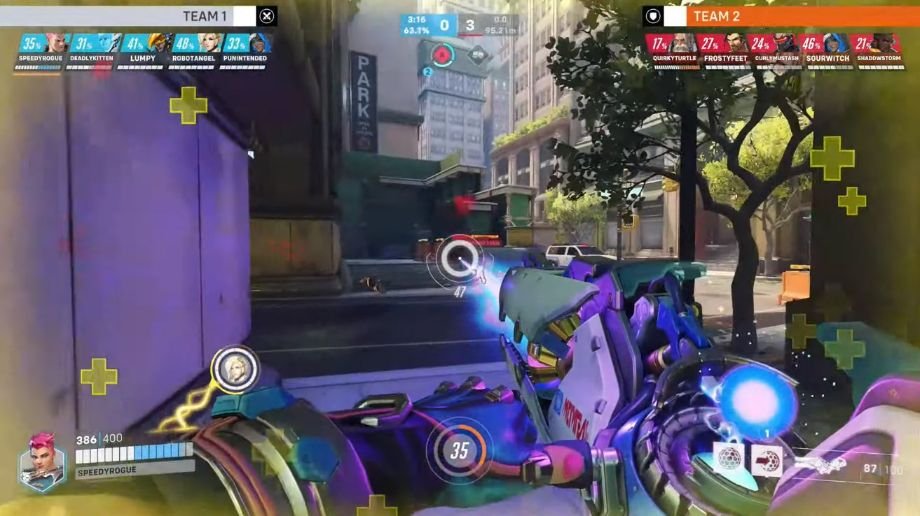Activate the Projected Barrier ability icon
The image size is (920, 516).
click(767, 459)
